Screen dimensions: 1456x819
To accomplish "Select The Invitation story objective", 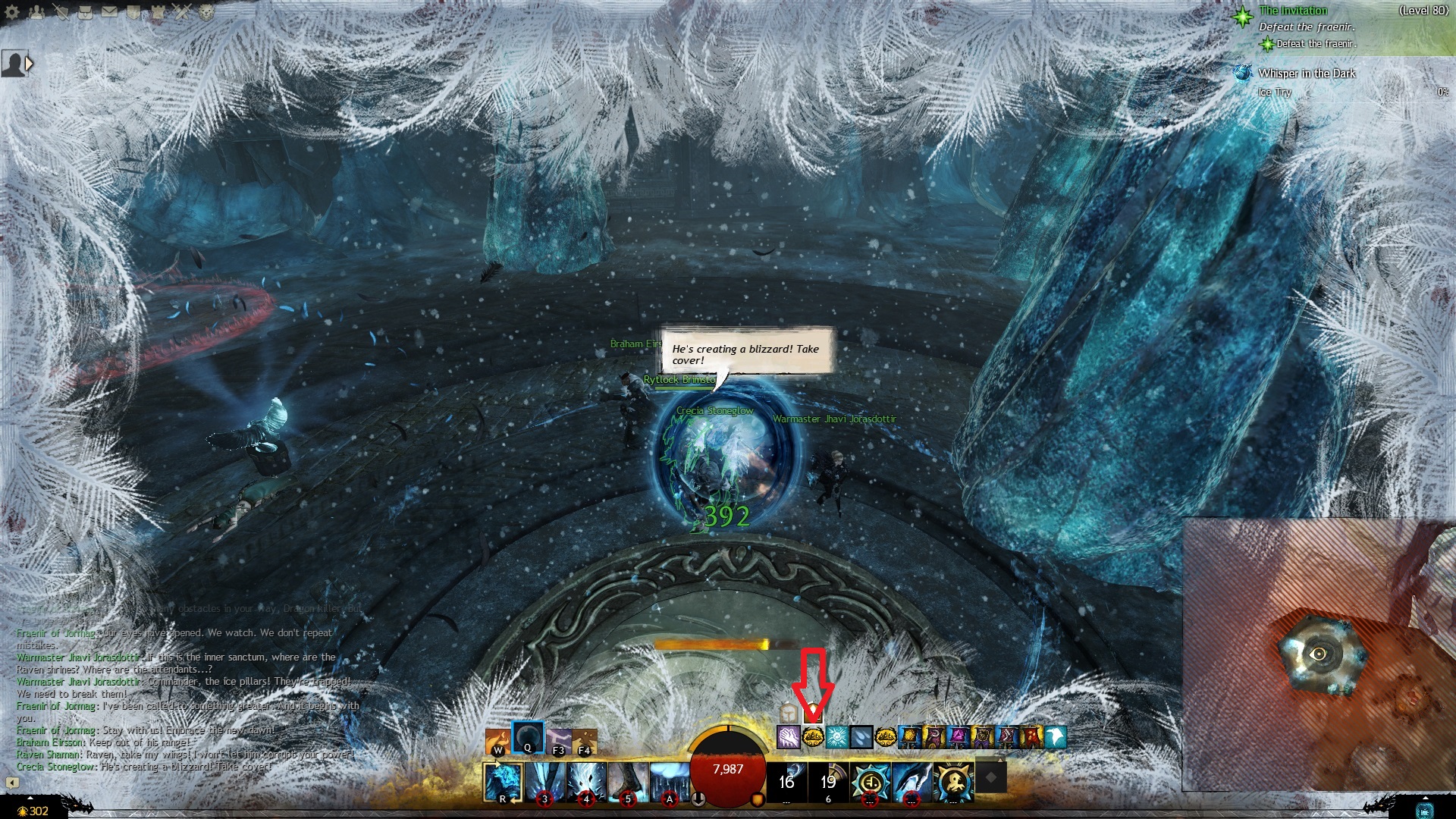I will coord(1293,11).
